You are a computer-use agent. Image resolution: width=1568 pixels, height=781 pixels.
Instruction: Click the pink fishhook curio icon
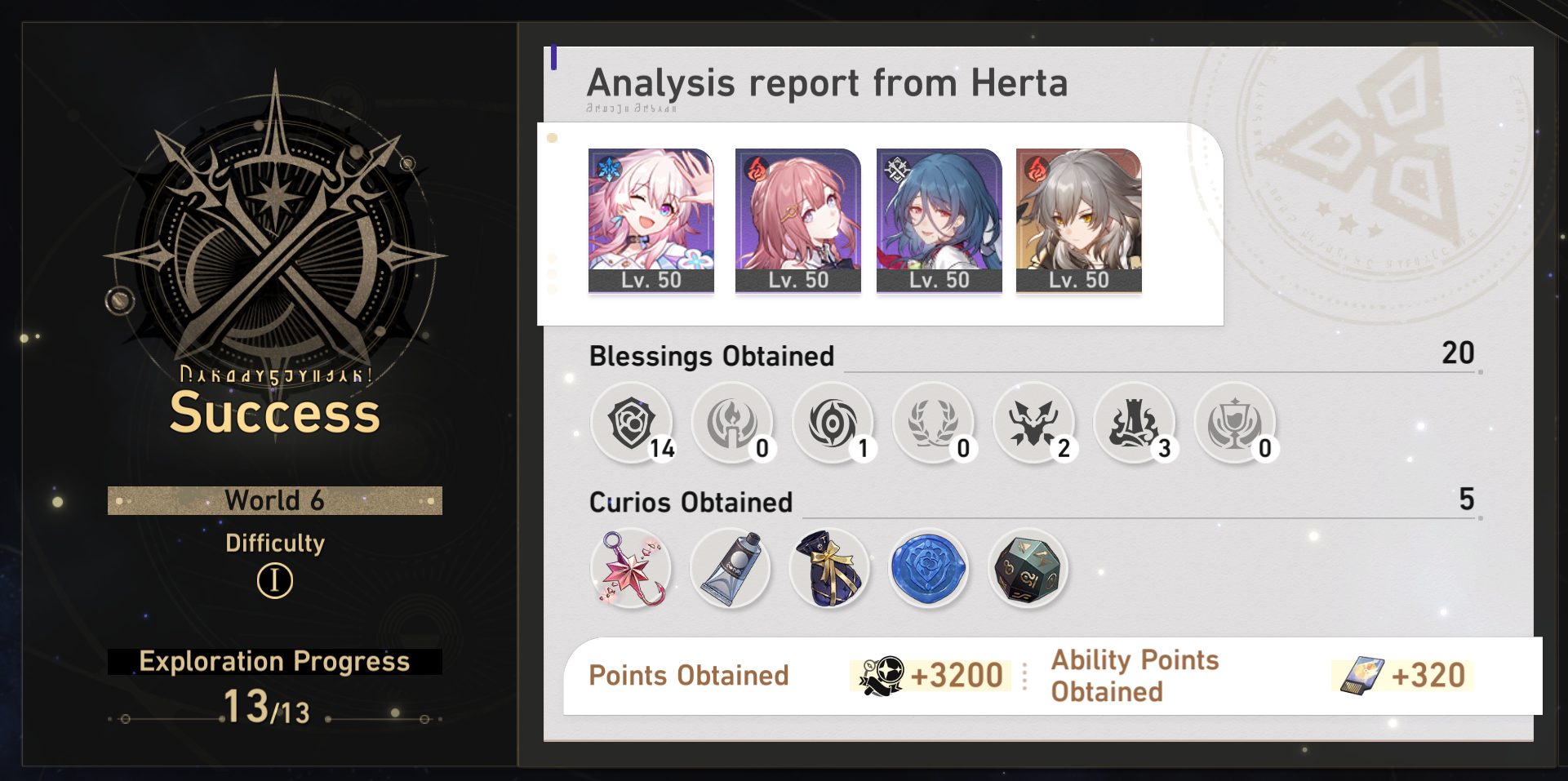[x=630, y=569]
